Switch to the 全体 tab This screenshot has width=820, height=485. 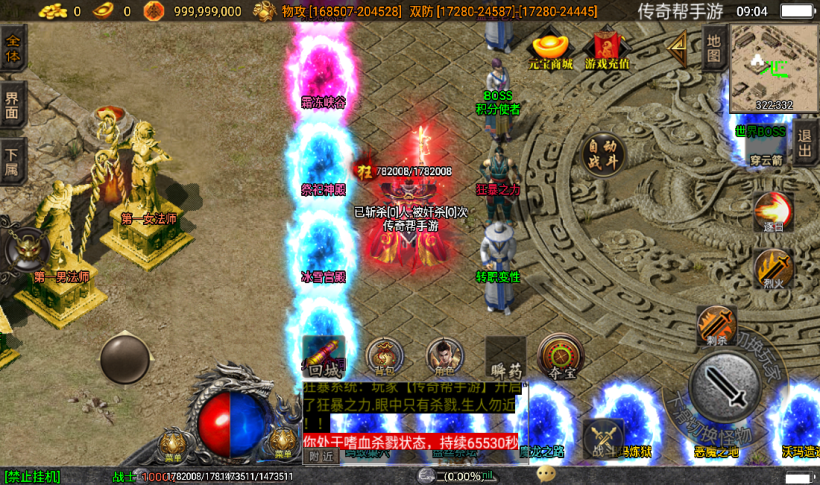pyautogui.click(x=13, y=49)
